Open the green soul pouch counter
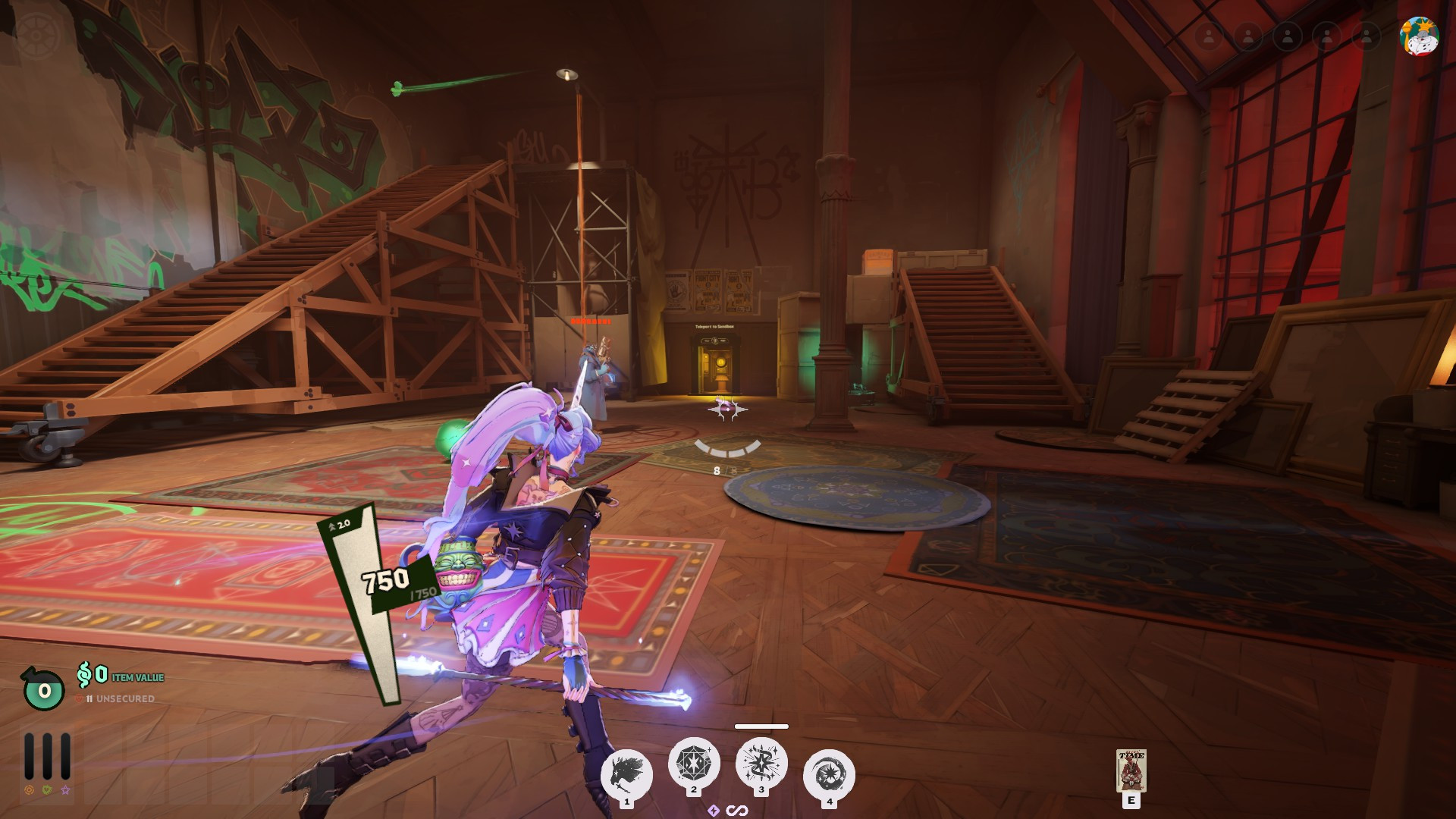The image size is (1456, 819). [x=44, y=689]
